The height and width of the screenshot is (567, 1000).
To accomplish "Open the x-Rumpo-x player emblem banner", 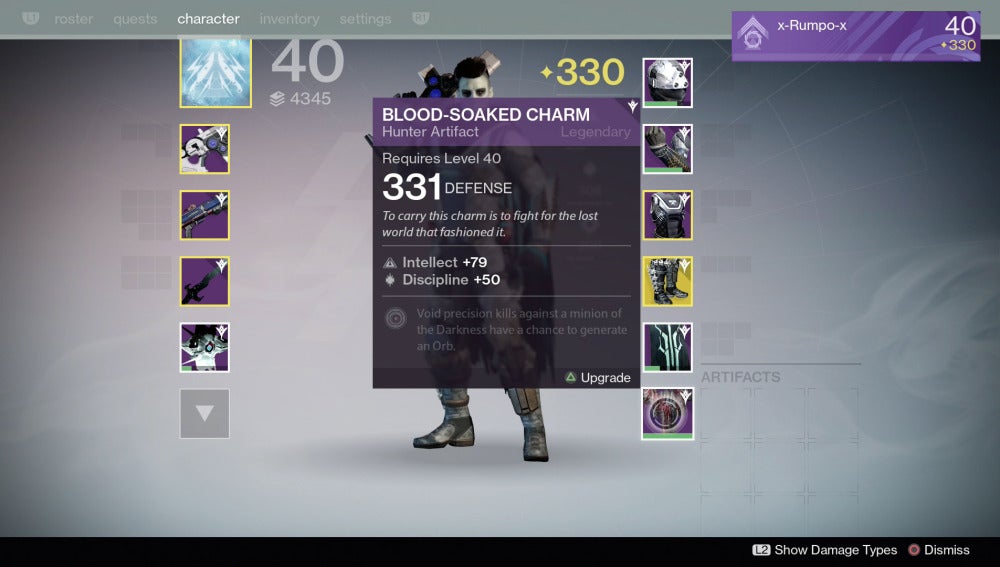I will [855, 36].
